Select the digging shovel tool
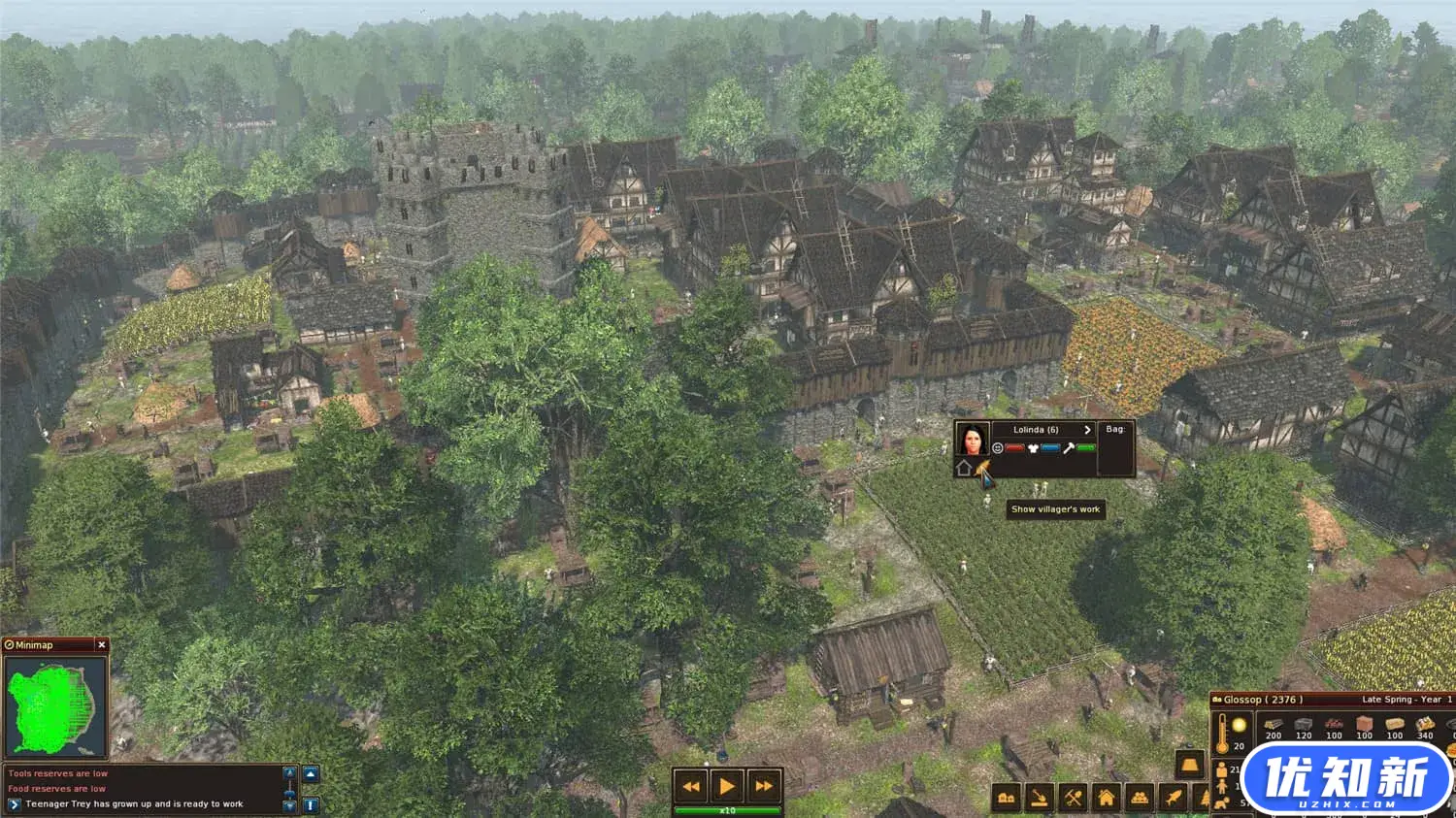 (x=1040, y=799)
